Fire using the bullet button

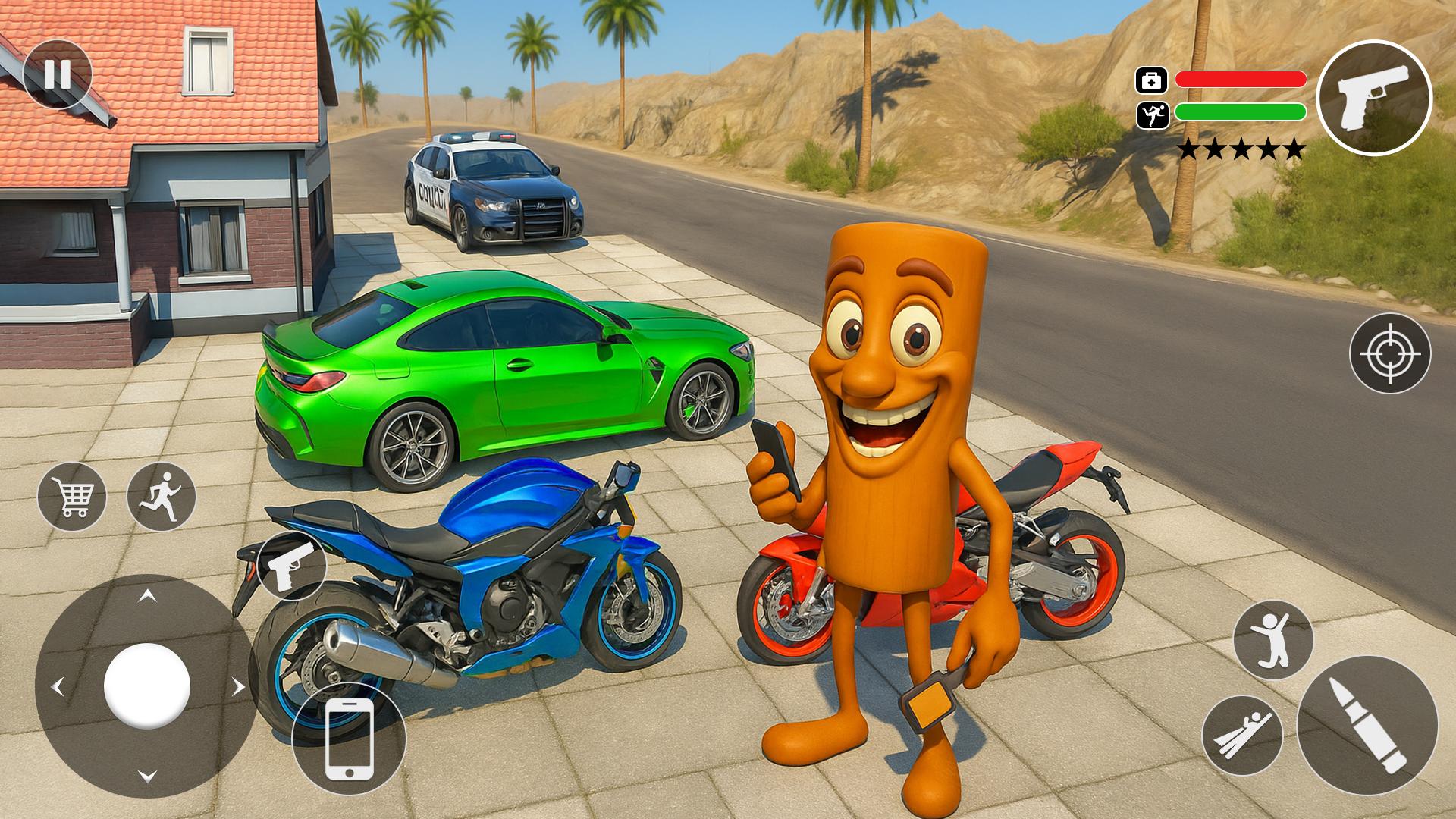coord(1367,725)
